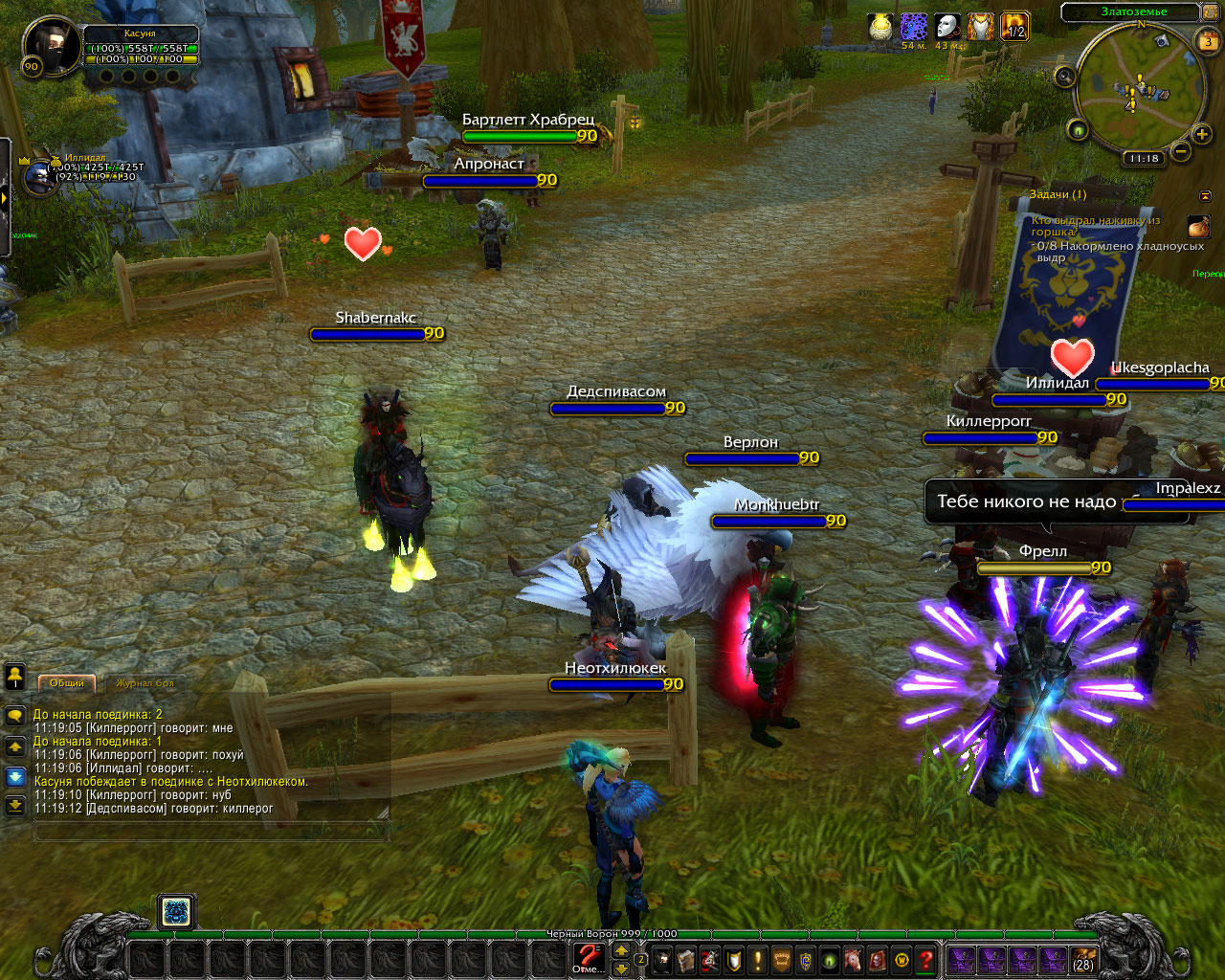Click the white mask buff icon
1225x980 pixels.
[x=947, y=27]
